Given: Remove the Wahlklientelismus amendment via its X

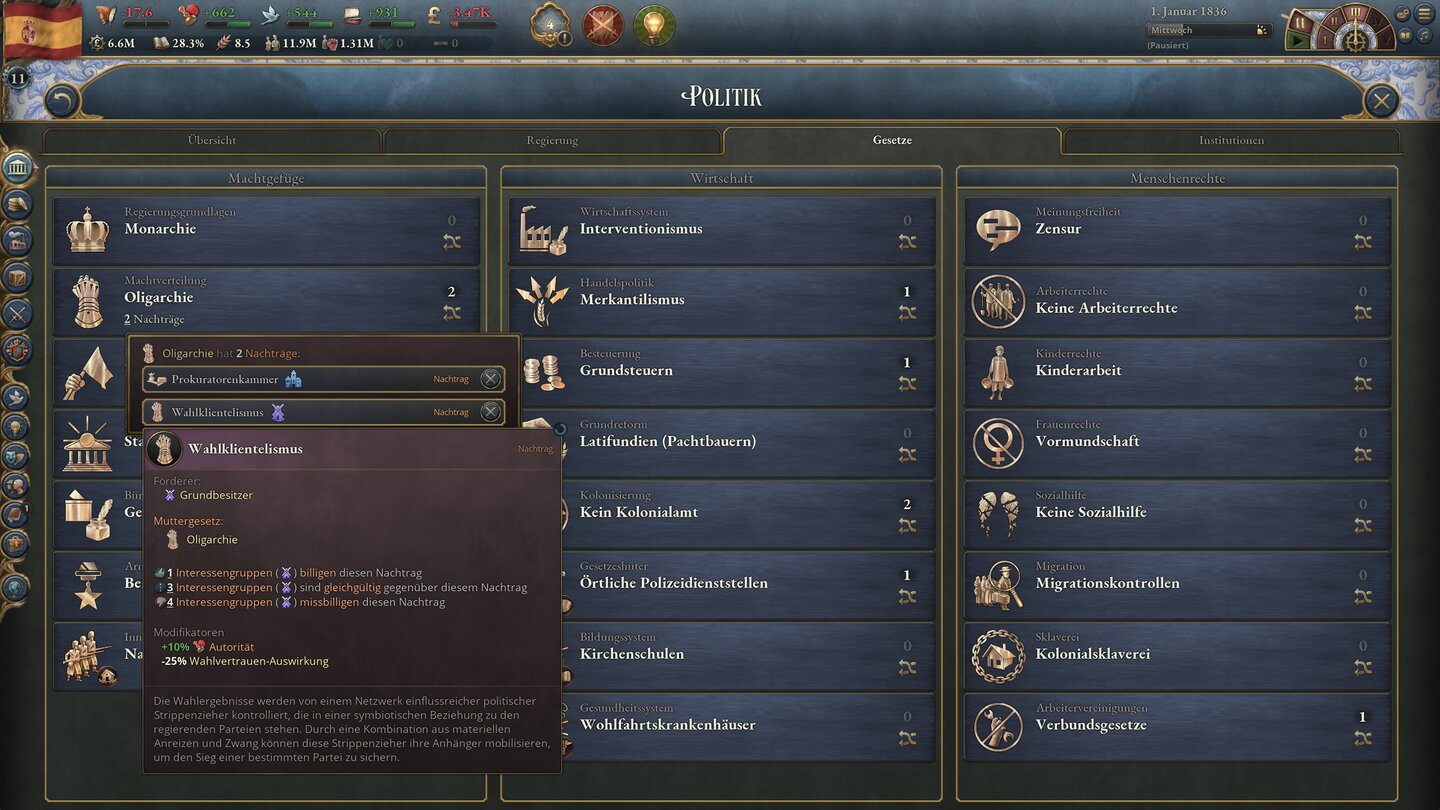Looking at the screenshot, I should 490,412.
